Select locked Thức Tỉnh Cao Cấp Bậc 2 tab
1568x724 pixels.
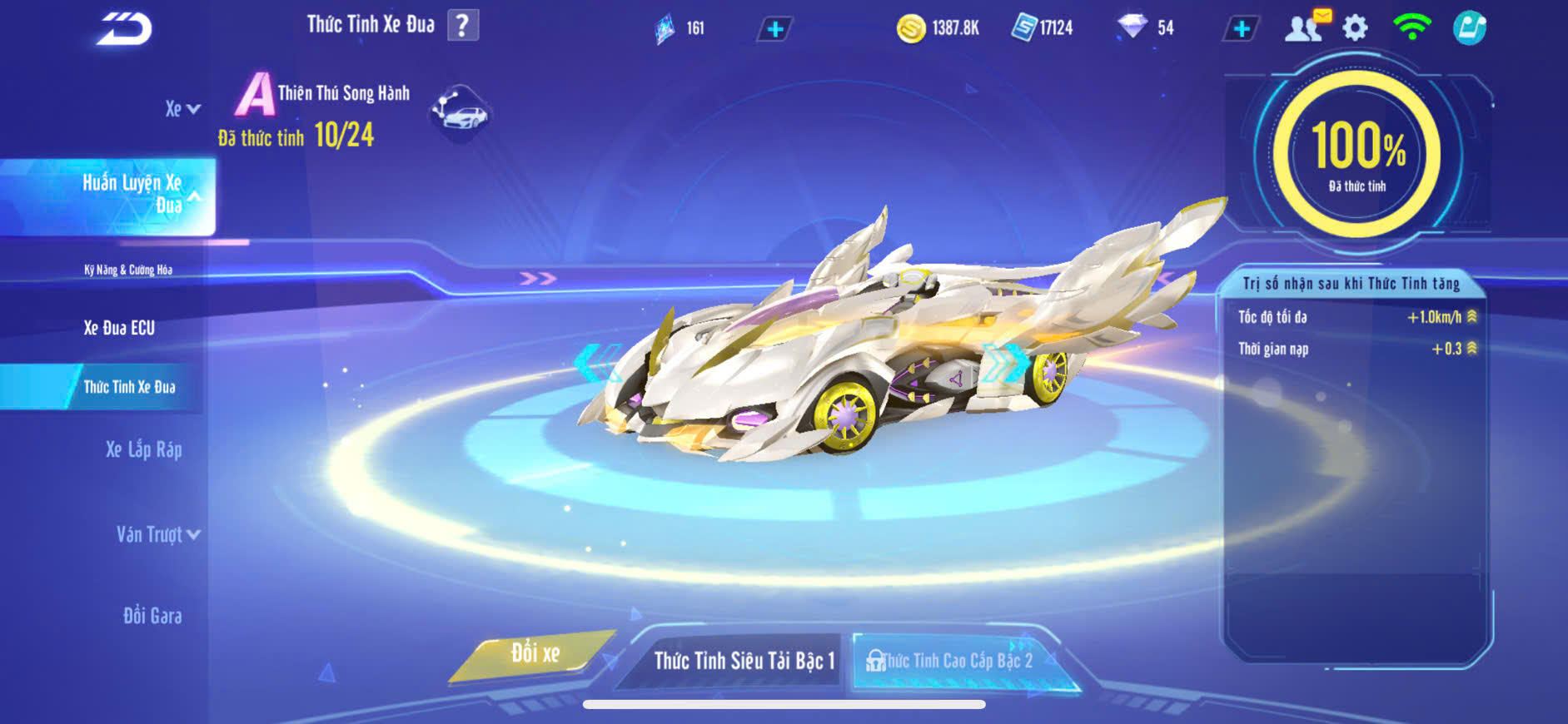tap(955, 661)
